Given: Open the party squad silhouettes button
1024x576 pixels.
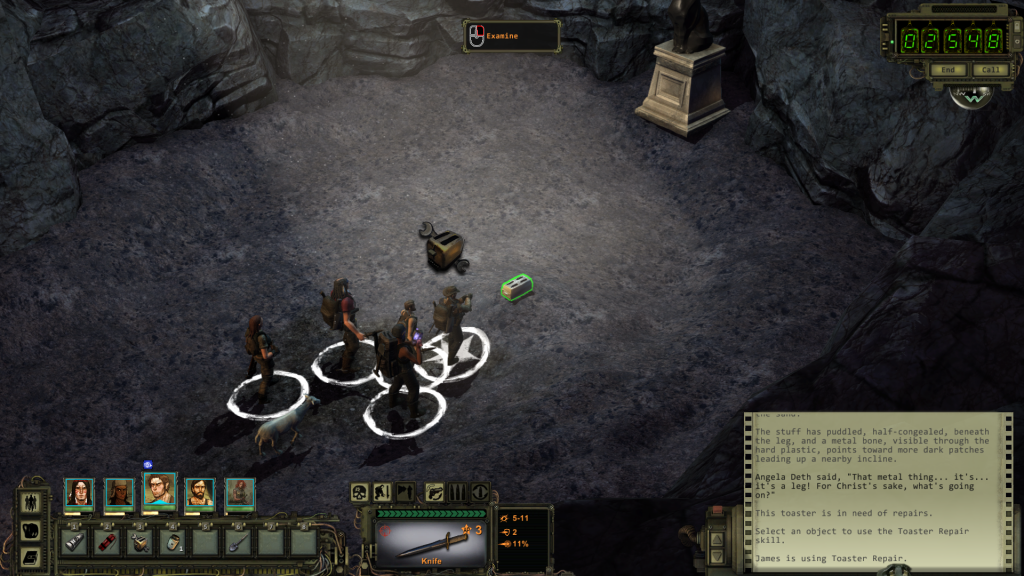Looking at the screenshot, I should coord(32,501).
